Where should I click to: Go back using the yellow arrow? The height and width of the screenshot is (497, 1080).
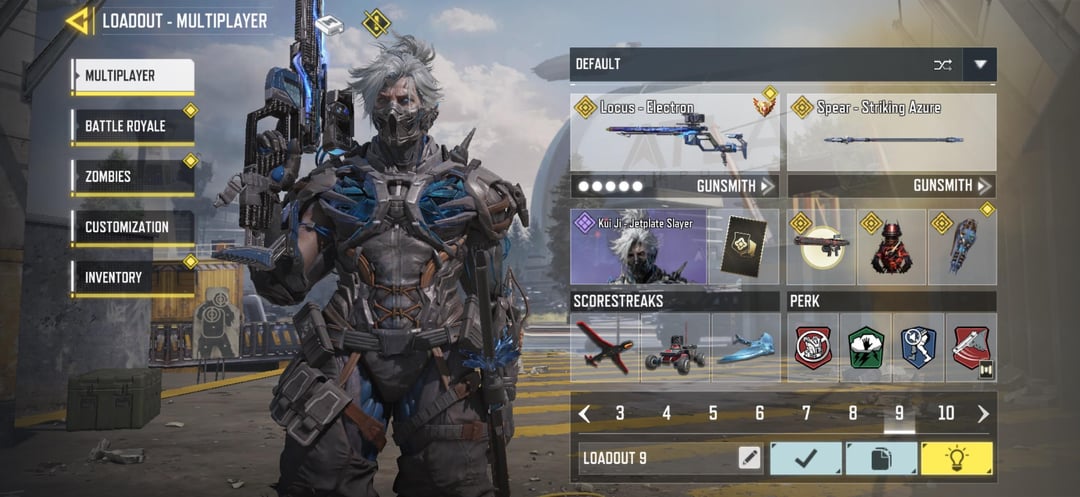point(78,20)
